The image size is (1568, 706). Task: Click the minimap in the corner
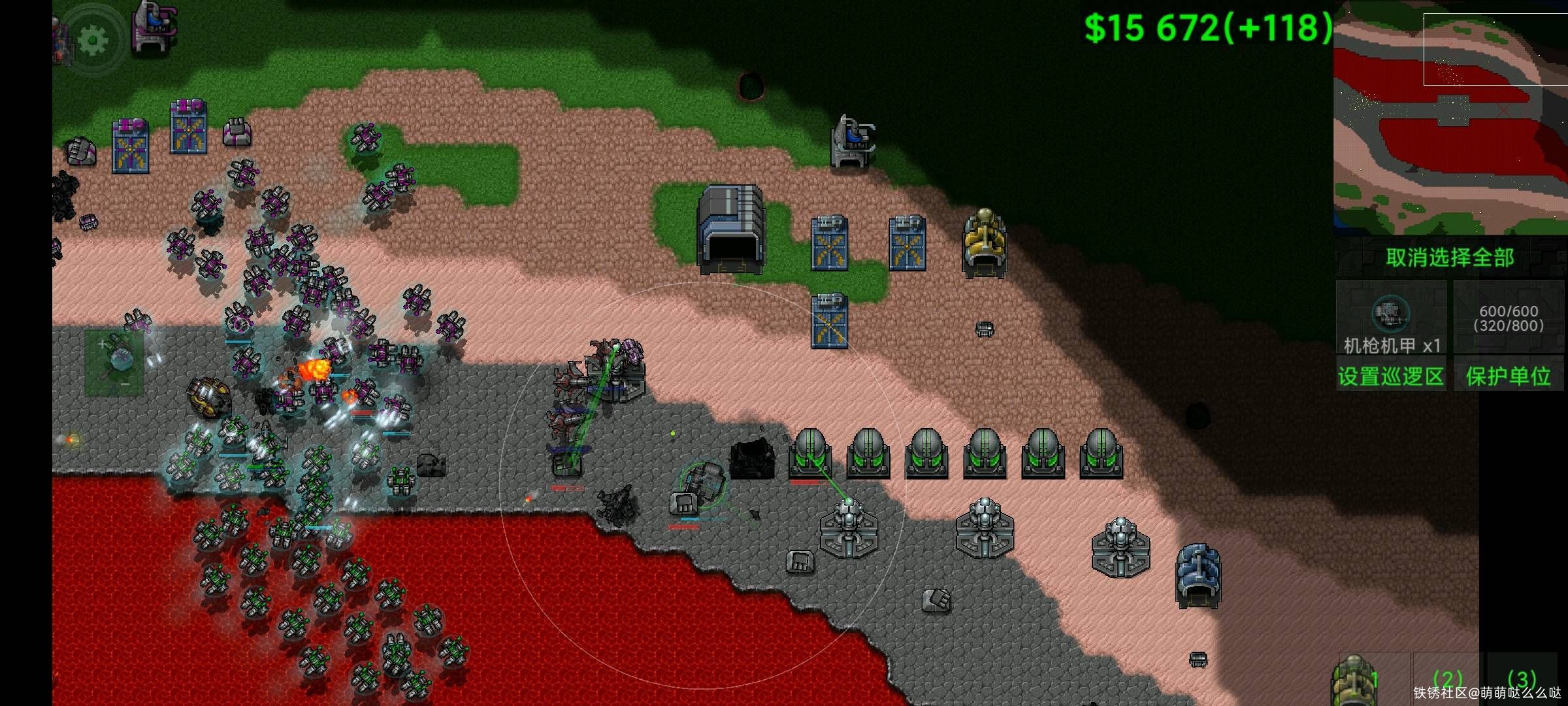pos(1450,118)
